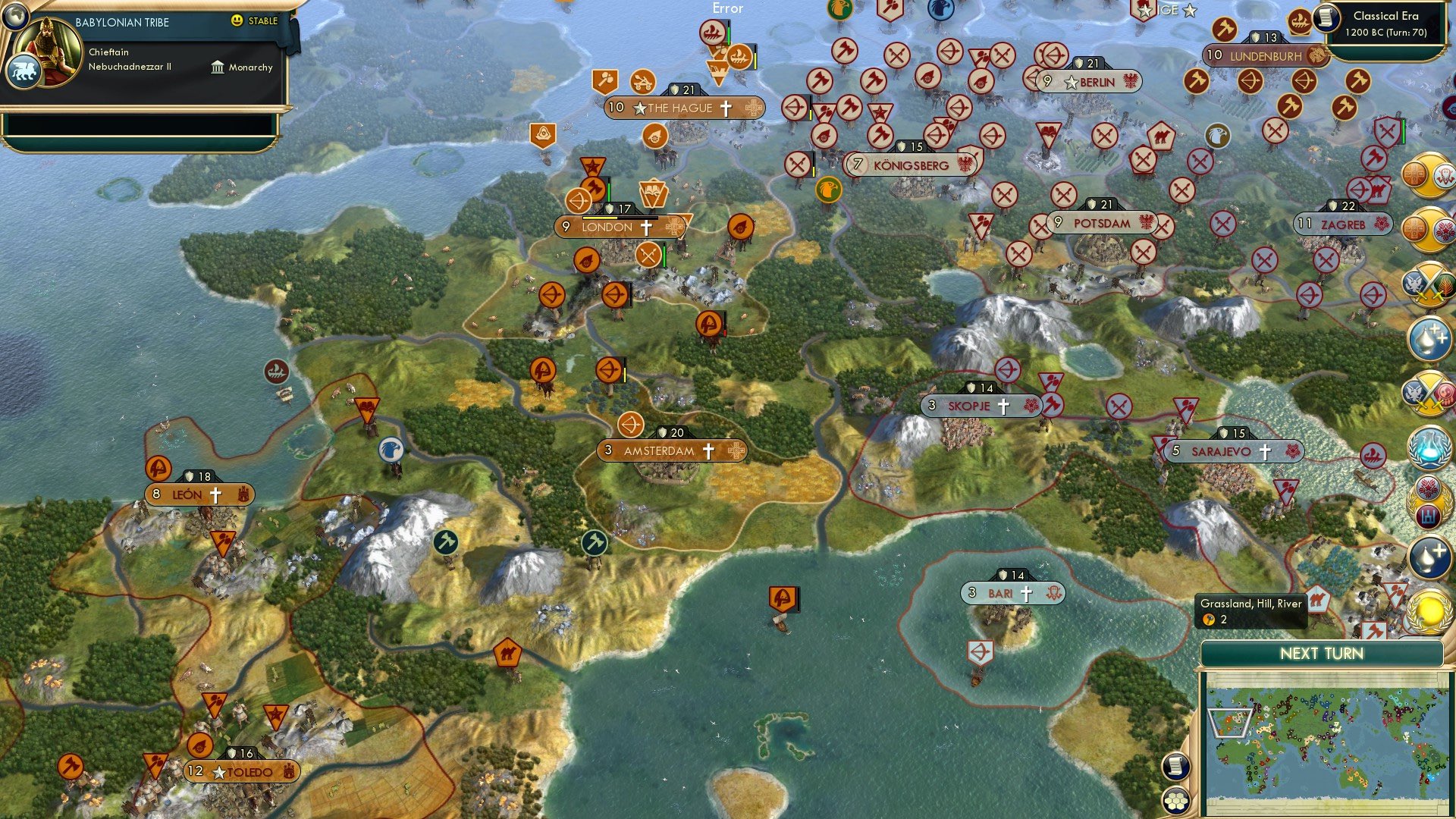Toggle strategic hex view below the notification scroll
Screen dimensions: 1456x819
(x=1176, y=800)
